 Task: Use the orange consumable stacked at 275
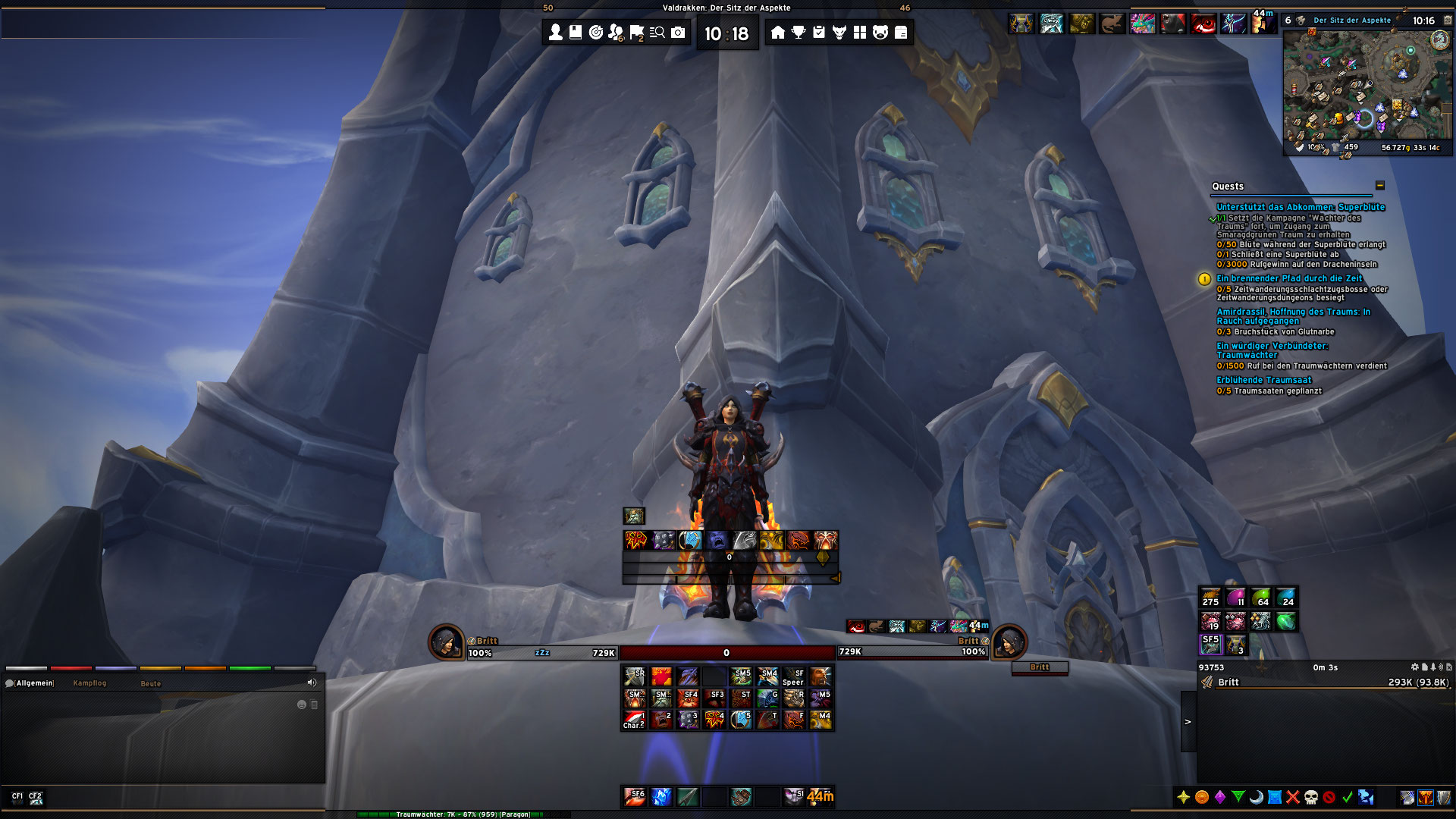(x=1211, y=598)
